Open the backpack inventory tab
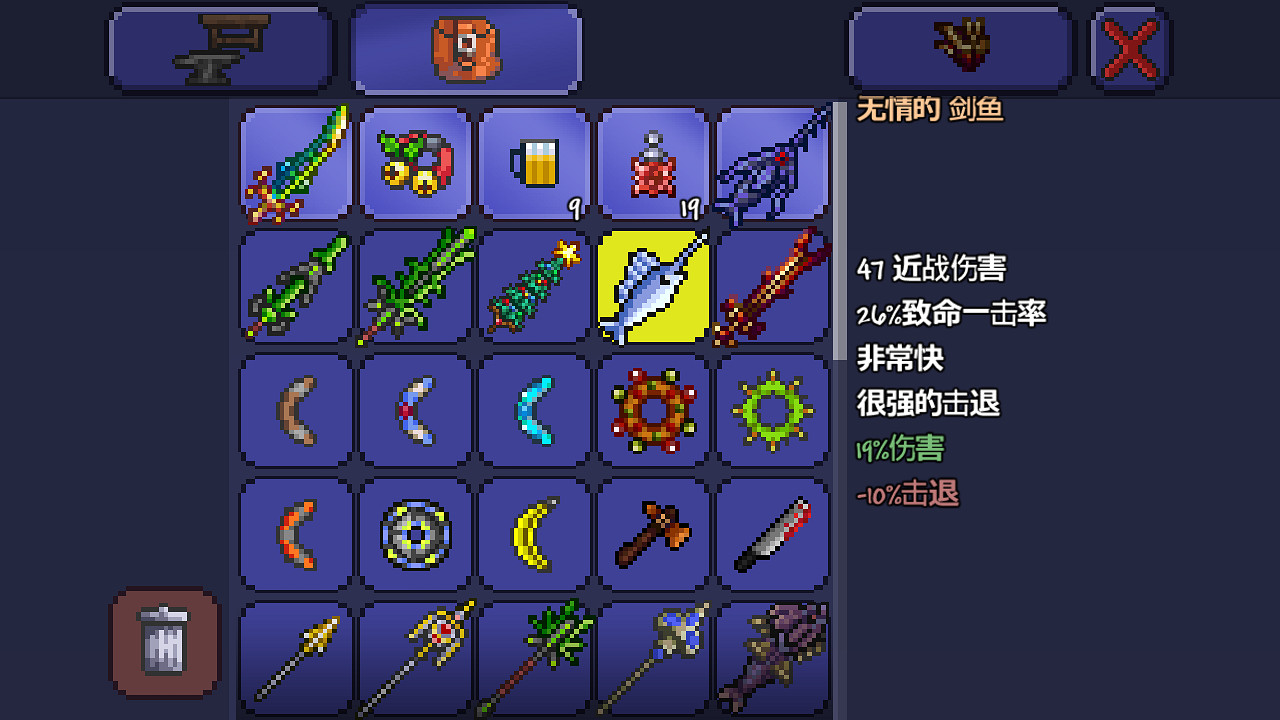 466,48
